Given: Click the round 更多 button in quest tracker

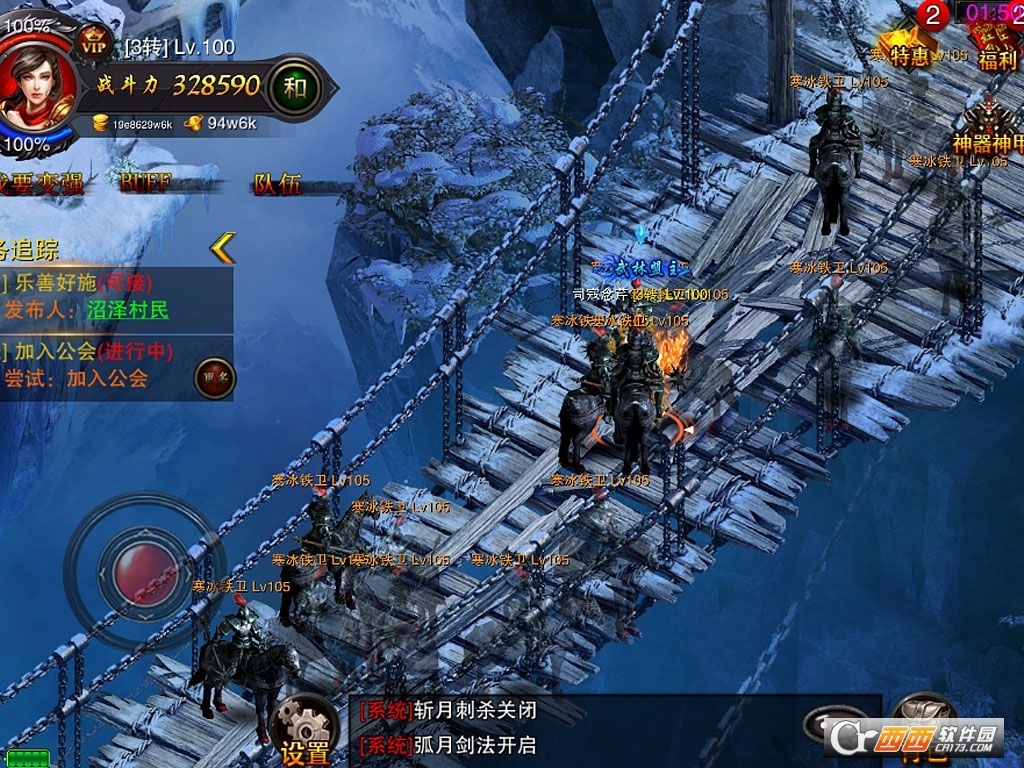Looking at the screenshot, I should pos(214,378).
